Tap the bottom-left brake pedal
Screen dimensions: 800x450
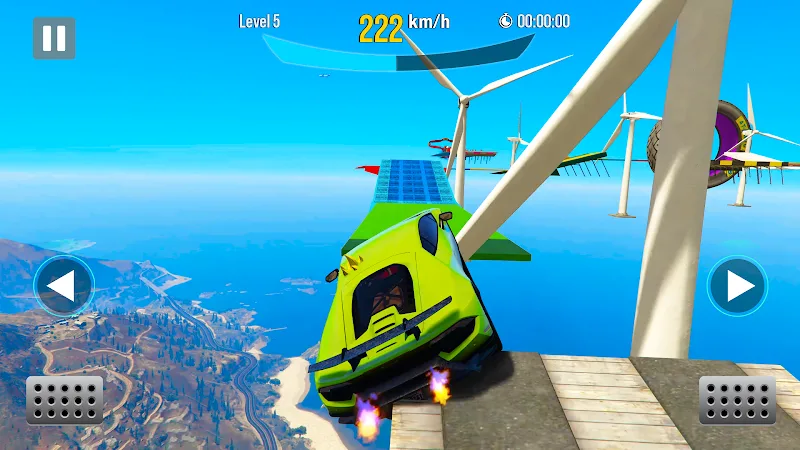coord(64,400)
